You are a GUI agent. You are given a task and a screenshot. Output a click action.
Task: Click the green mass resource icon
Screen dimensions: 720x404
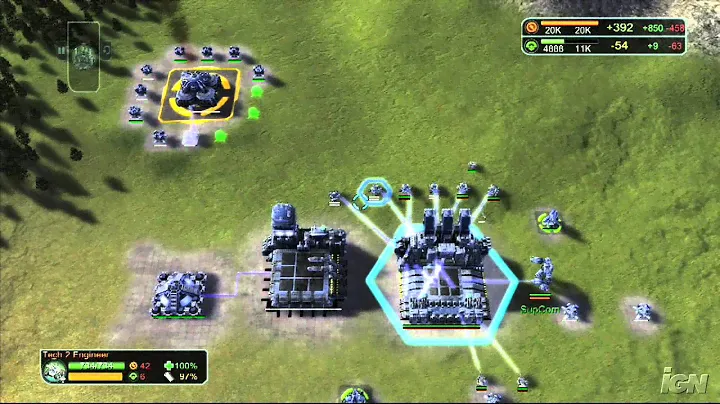(530, 45)
